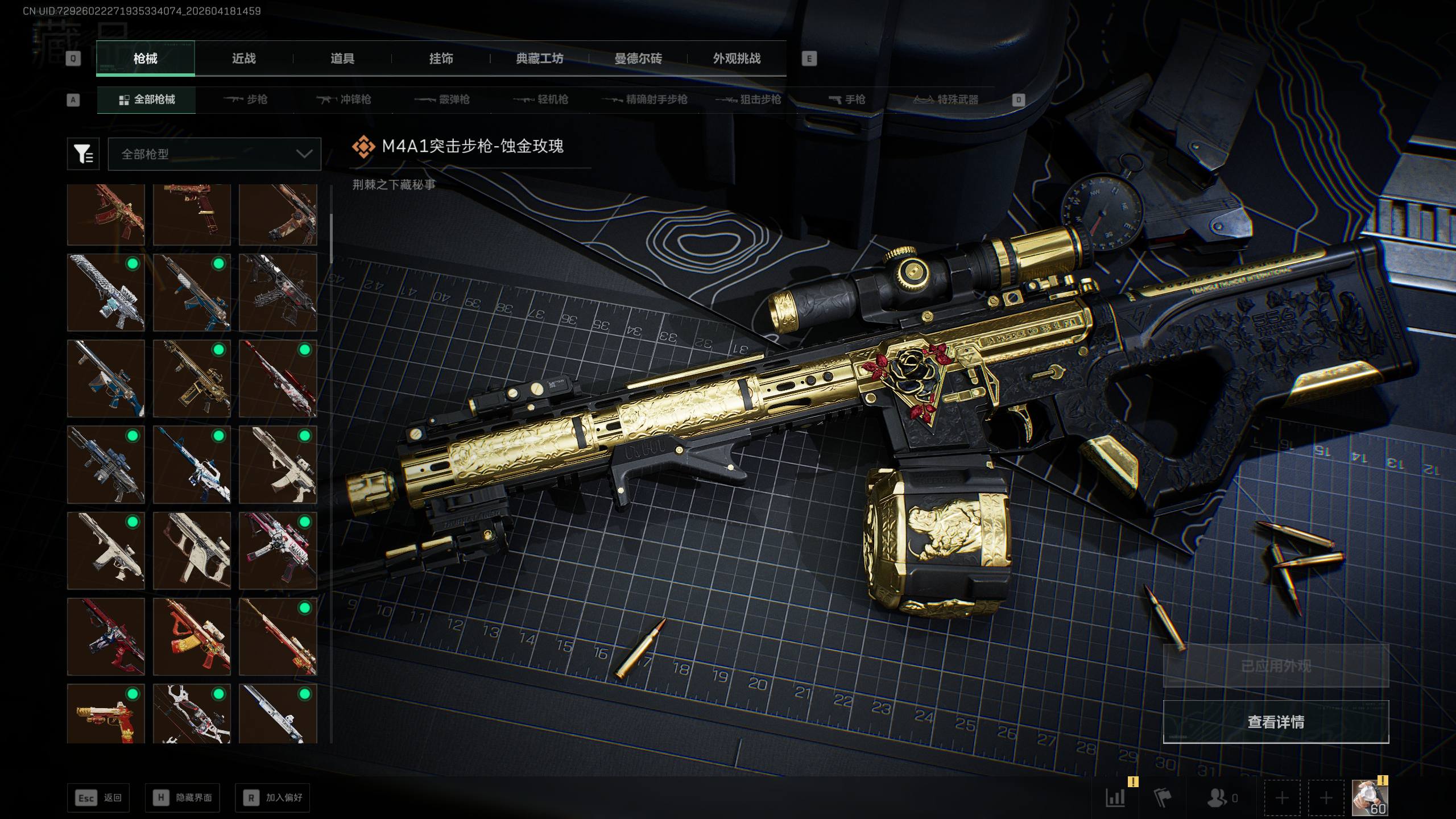Filter weapons by 步枪 rifles

(246, 100)
